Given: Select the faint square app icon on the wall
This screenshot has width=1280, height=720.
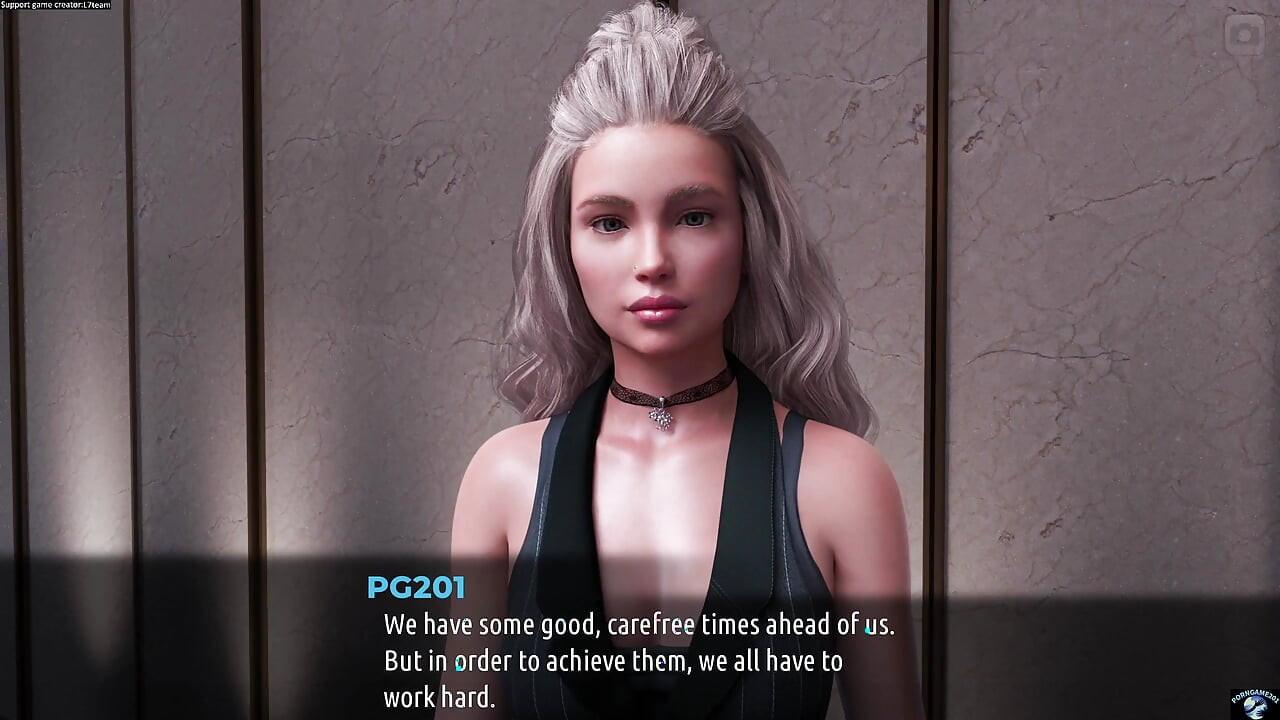Looking at the screenshot, I should pos(1243,36).
